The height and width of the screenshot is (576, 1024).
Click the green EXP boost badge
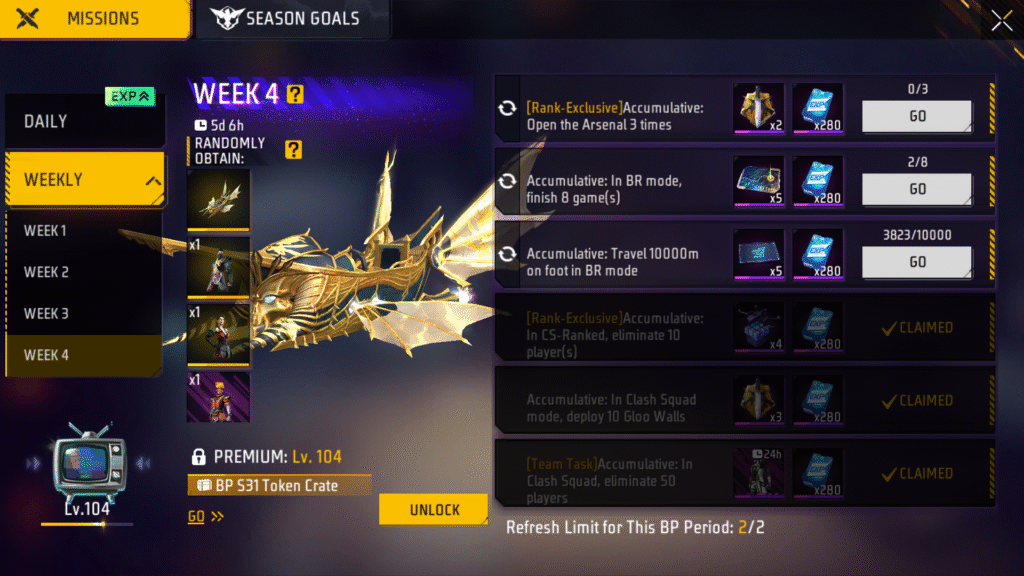(x=130, y=96)
